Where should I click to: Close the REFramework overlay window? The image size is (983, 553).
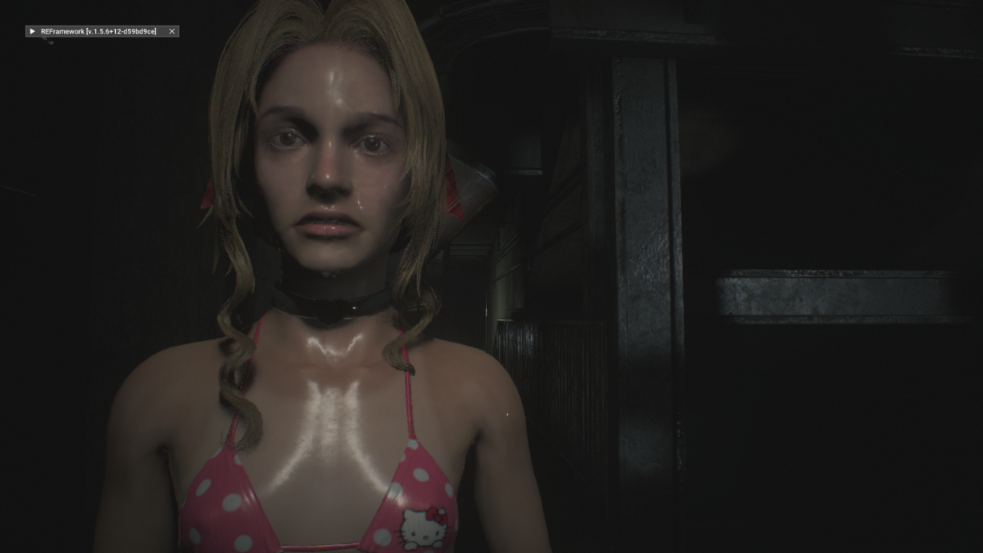coord(172,32)
